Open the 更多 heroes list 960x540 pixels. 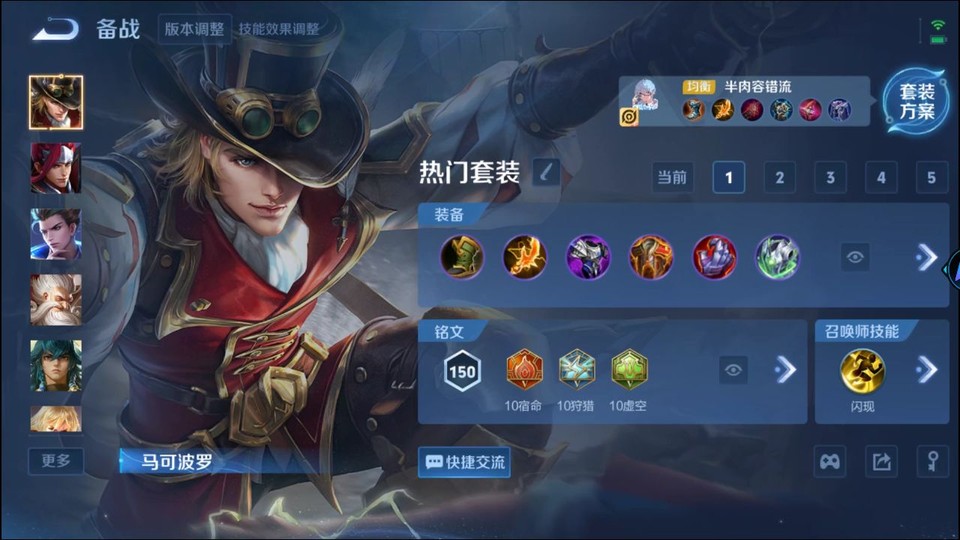56,461
